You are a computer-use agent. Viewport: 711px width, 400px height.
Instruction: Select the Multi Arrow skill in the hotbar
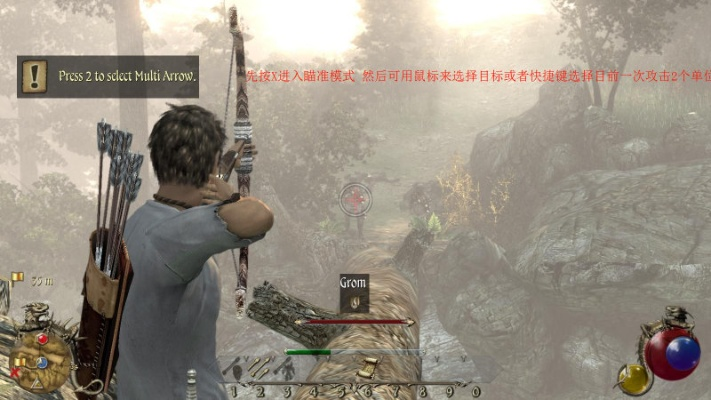(260, 368)
